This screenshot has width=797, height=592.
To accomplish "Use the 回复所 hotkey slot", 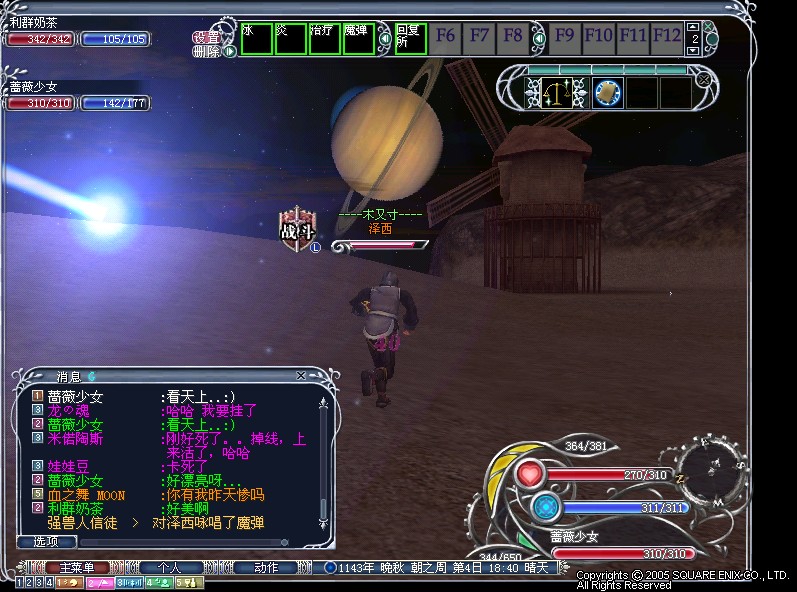I will click(411, 39).
